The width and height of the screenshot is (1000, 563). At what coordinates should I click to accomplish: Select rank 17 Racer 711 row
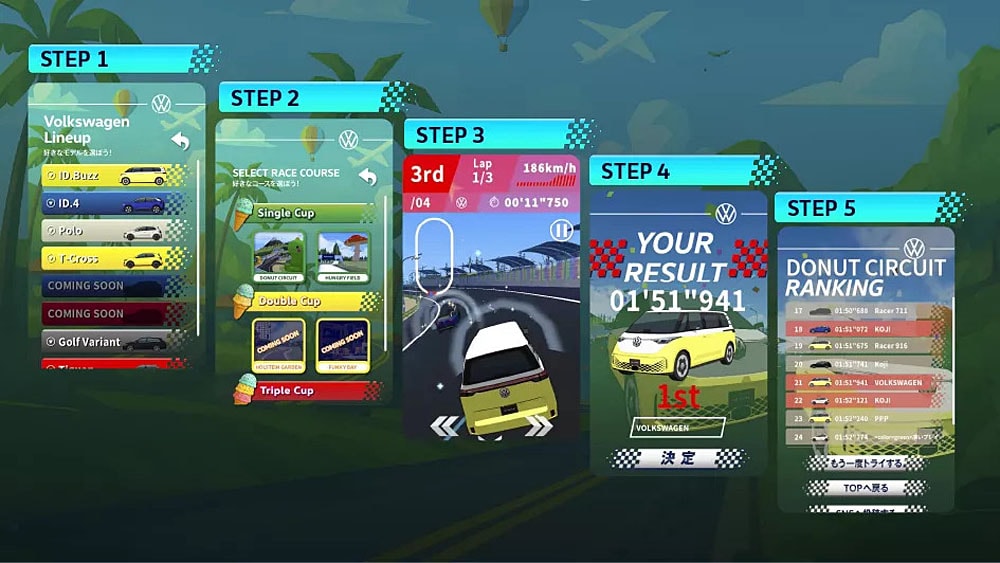tap(866, 310)
